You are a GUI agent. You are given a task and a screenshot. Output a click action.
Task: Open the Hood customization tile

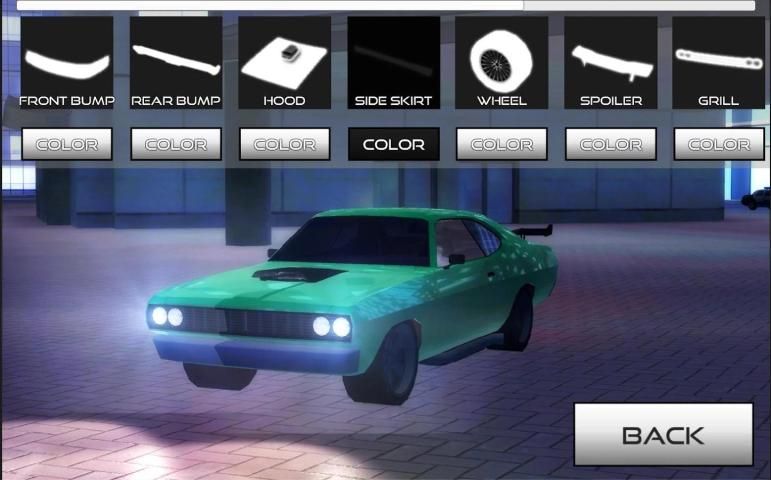(284, 62)
